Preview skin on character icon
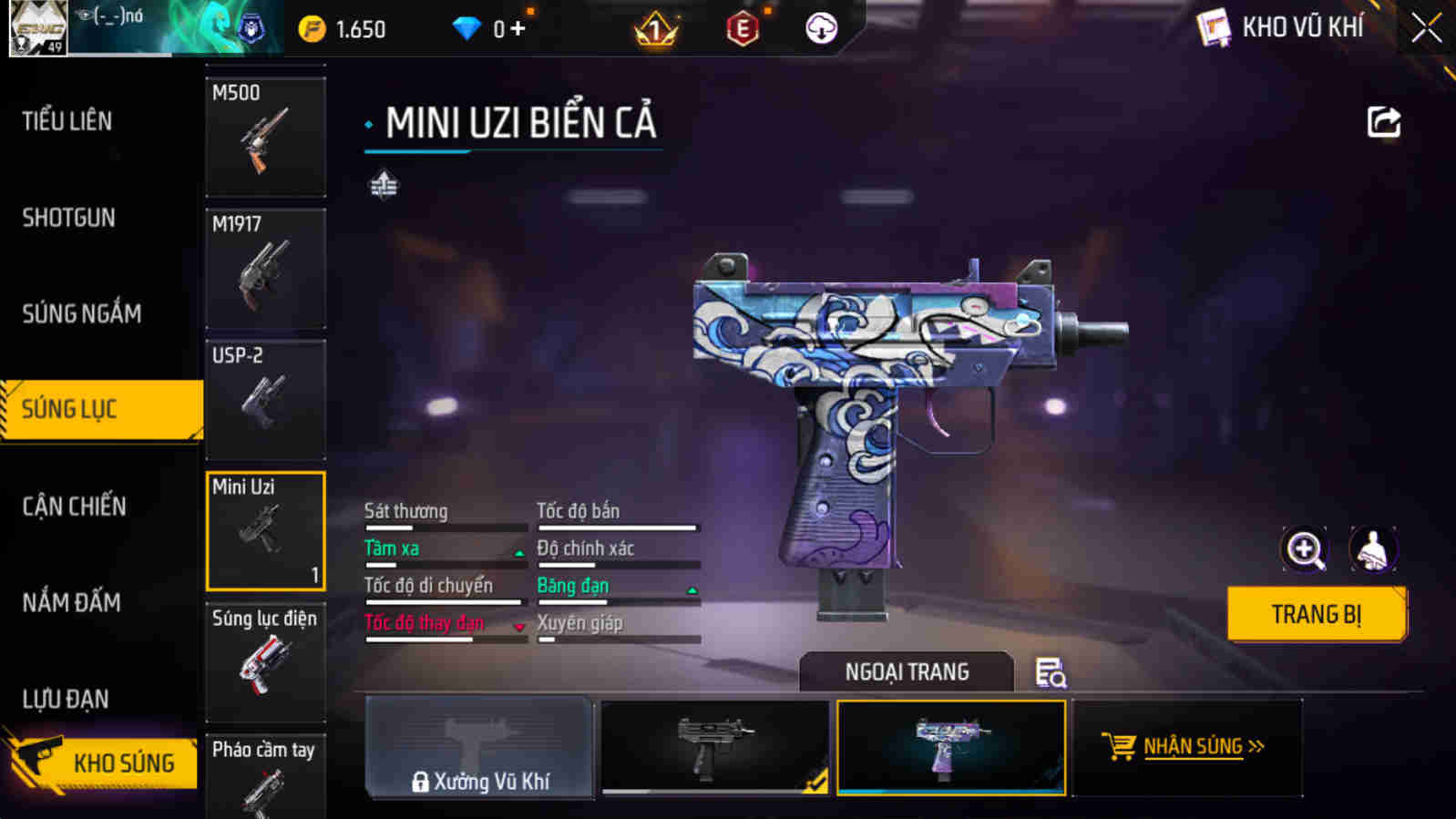This screenshot has height=819, width=1456. coord(1372,549)
